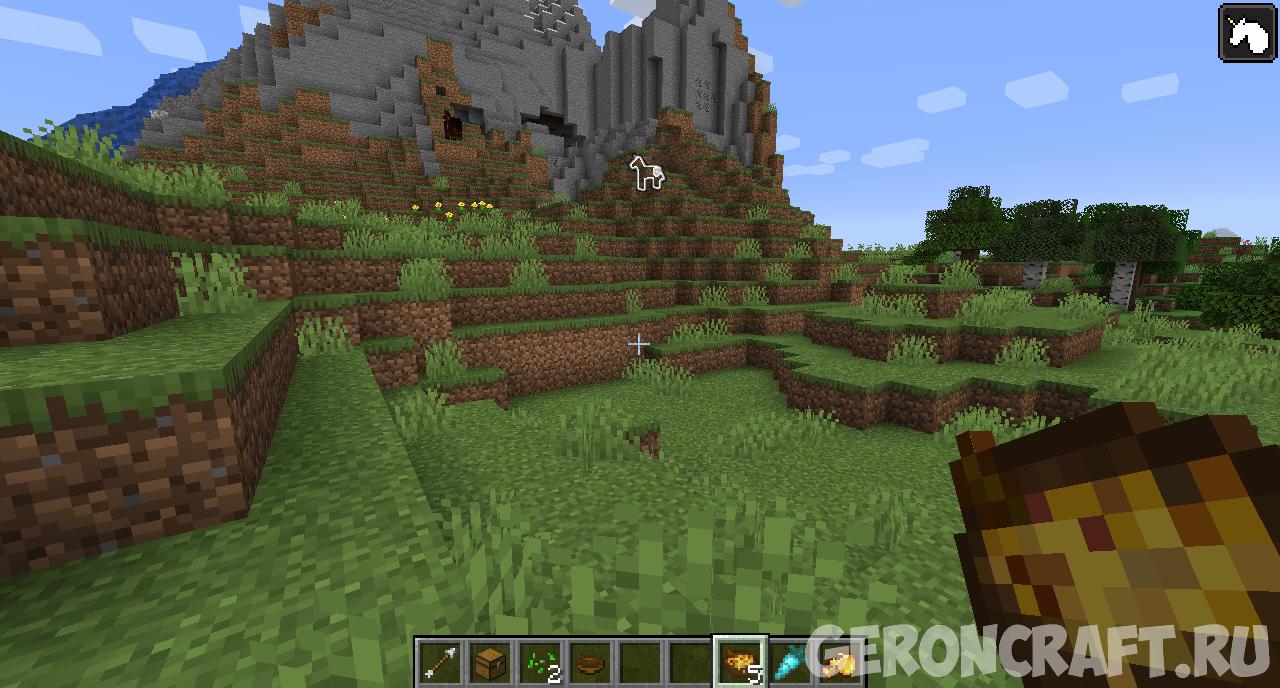The image size is (1280, 688).
Task: Click the unicorn head status icon
Action: click(1246, 34)
